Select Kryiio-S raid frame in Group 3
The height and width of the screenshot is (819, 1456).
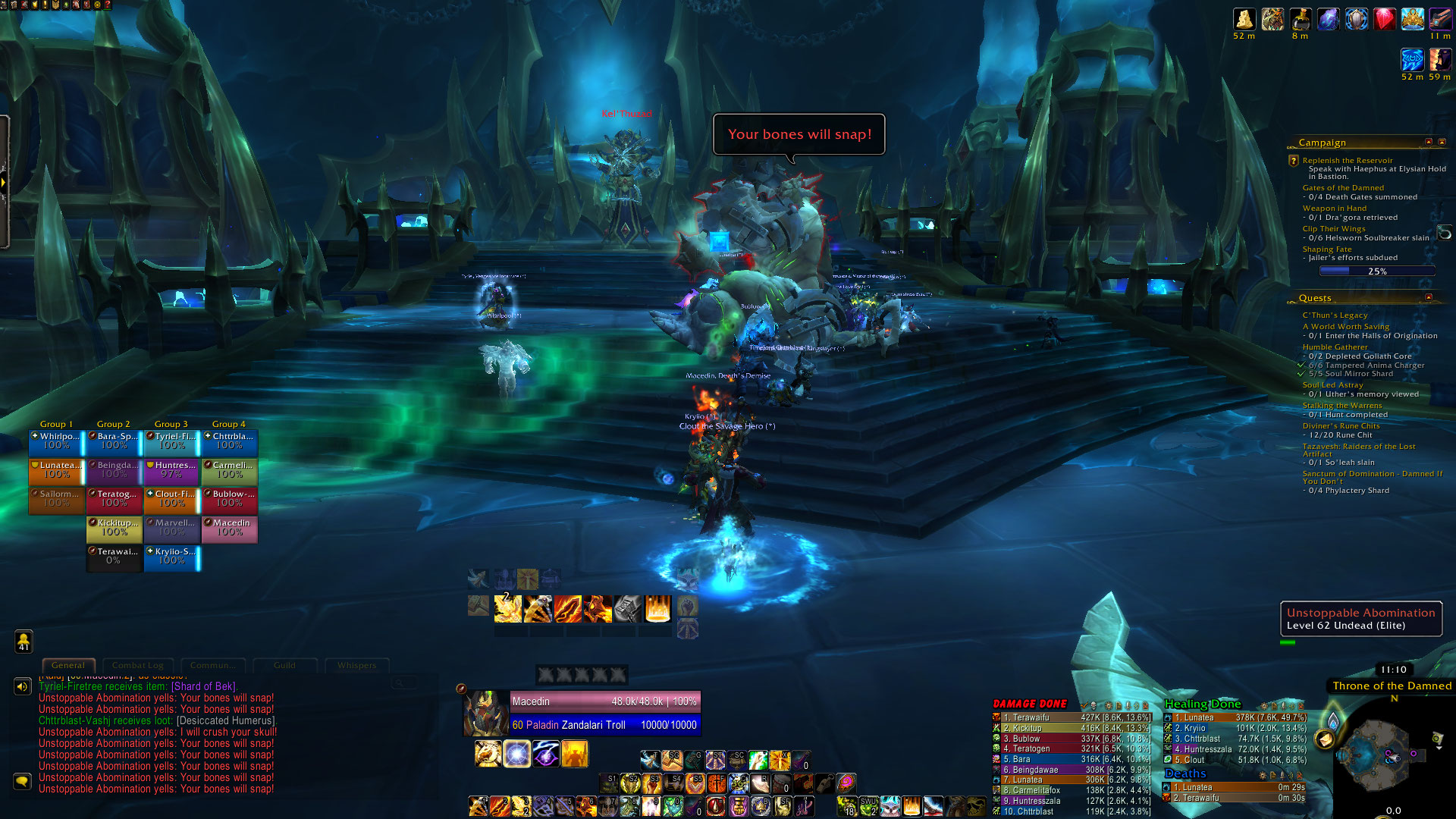pyautogui.click(x=172, y=557)
